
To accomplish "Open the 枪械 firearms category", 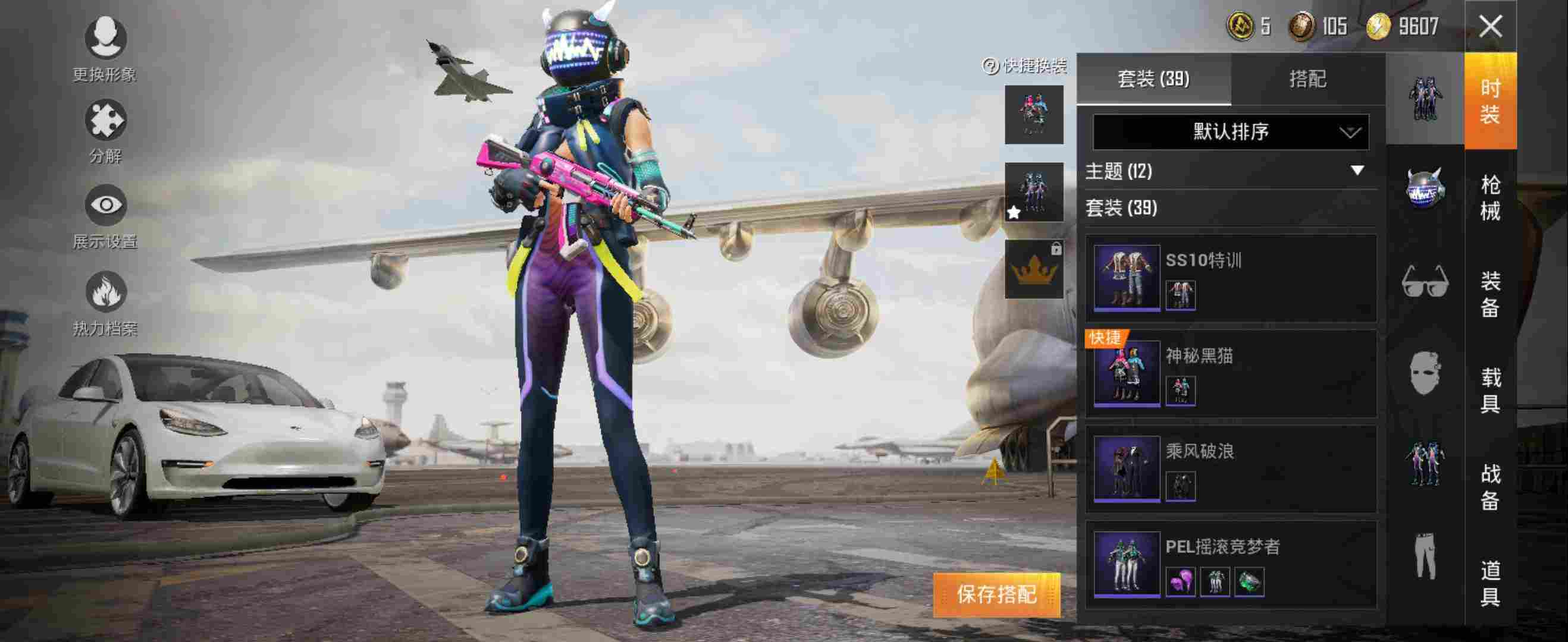I will (1489, 197).
